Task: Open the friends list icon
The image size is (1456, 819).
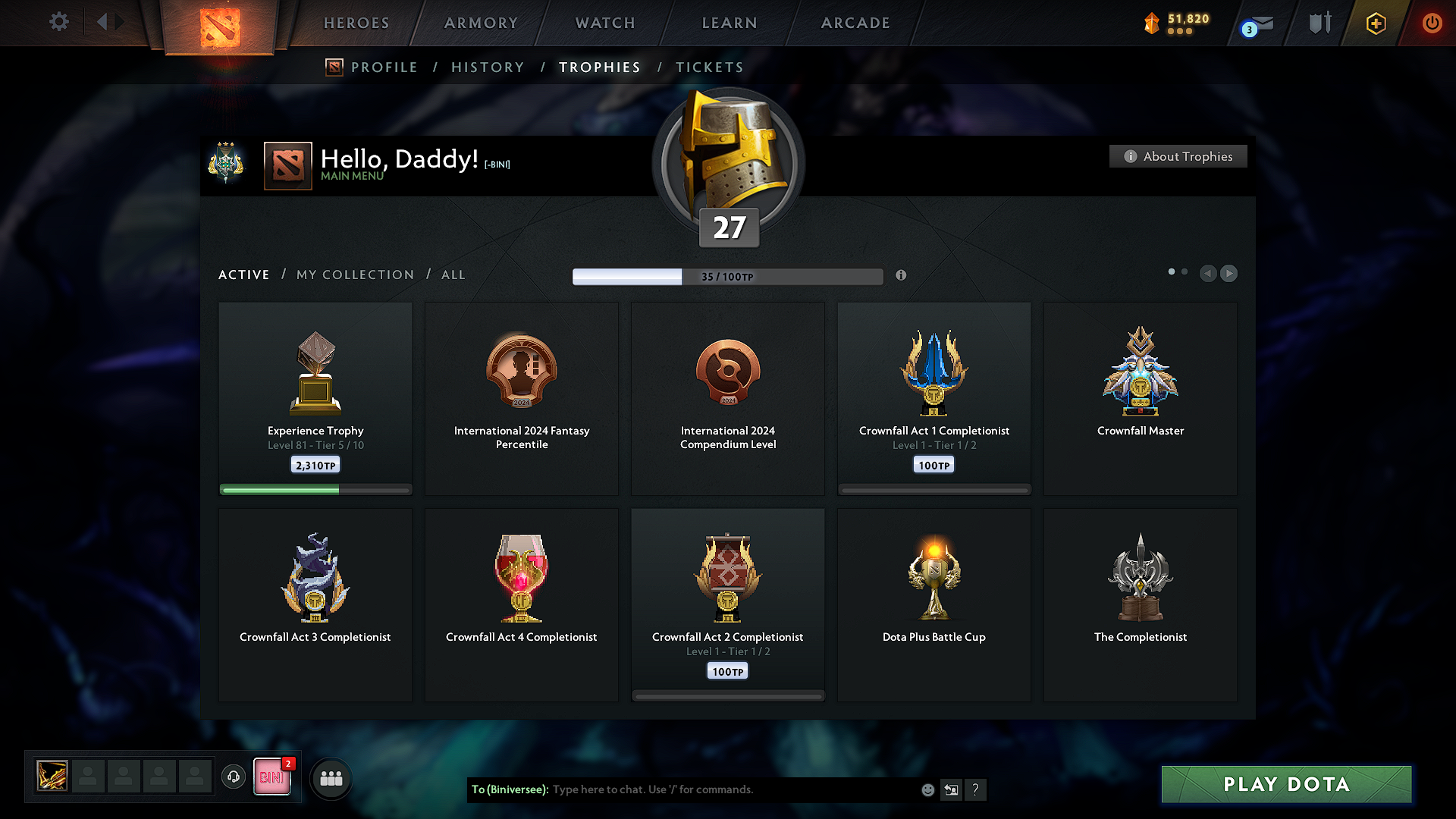Action: click(x=331, y=777)
